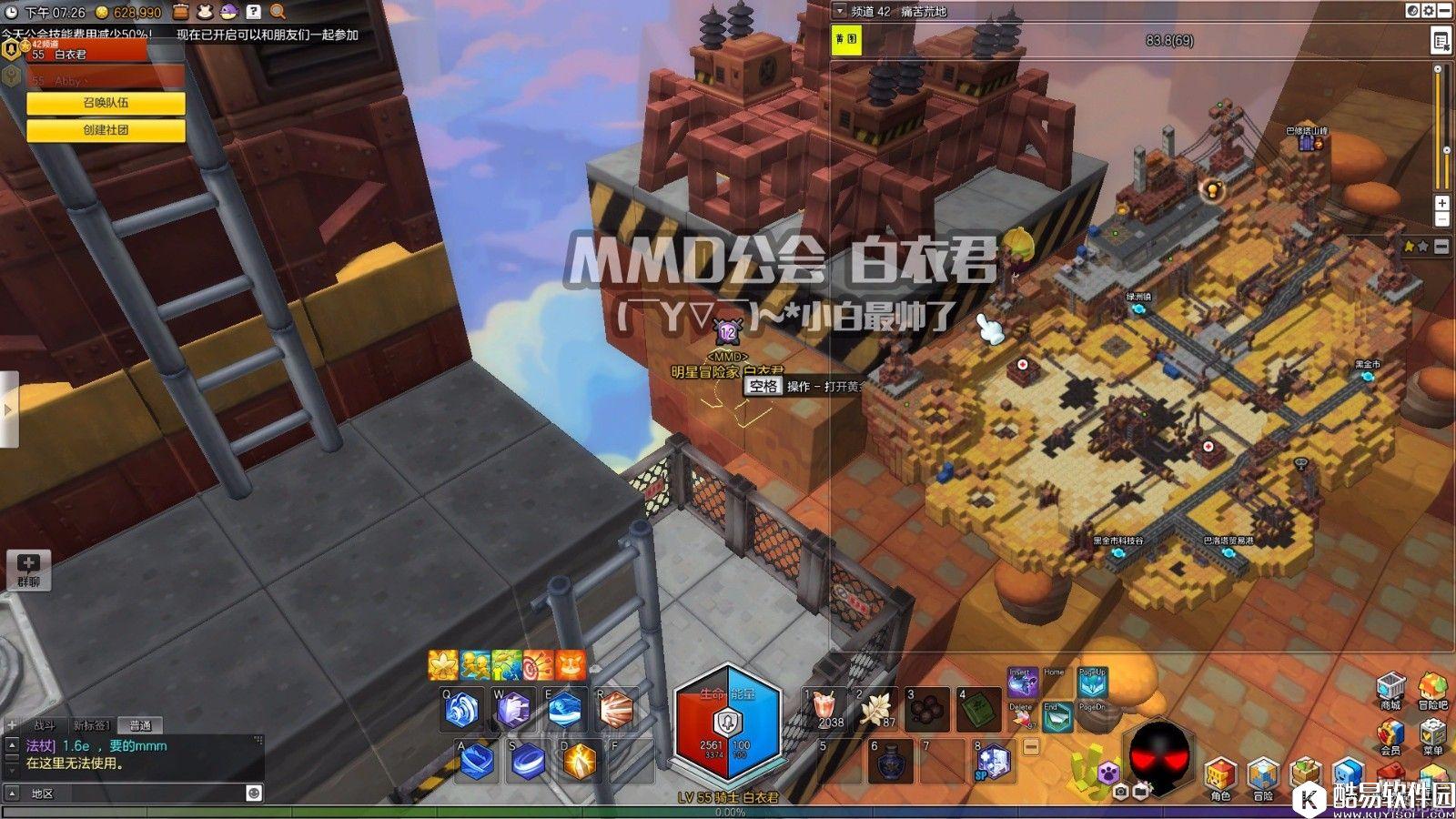Screen dimensions: 1456x819
Task: Open the question mark help icon
Action: tap(254, 12)
